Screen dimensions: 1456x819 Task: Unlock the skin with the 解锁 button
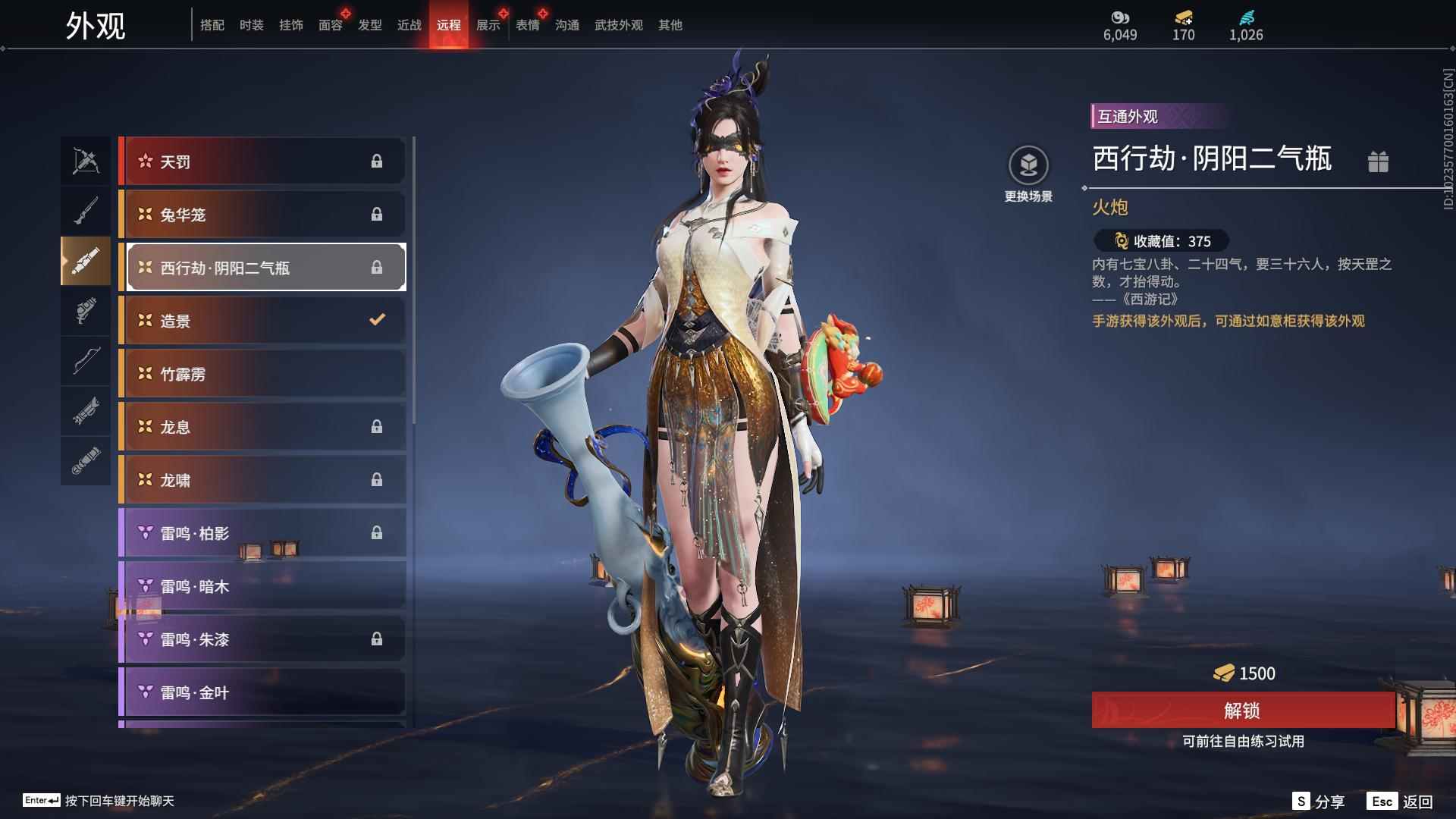1242,711
